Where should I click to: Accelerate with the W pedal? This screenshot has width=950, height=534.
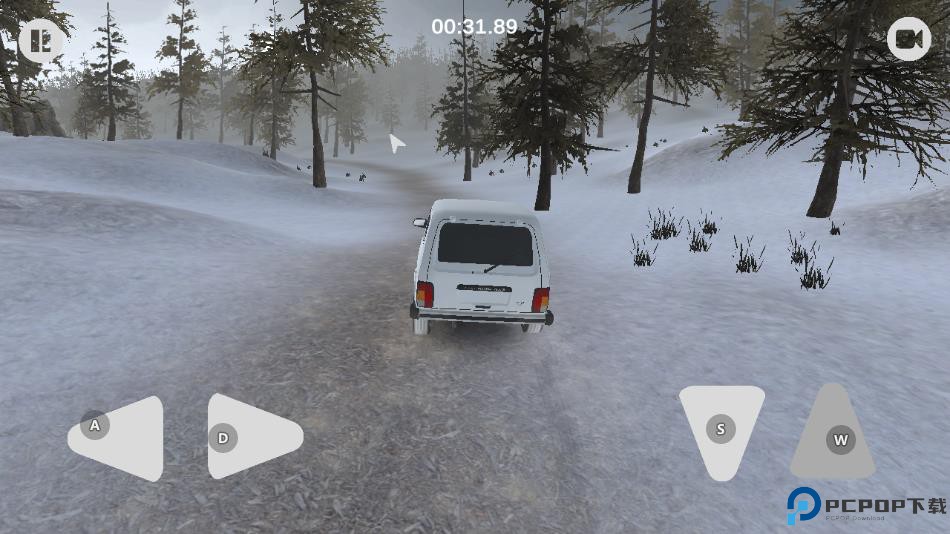pos(834,437)
